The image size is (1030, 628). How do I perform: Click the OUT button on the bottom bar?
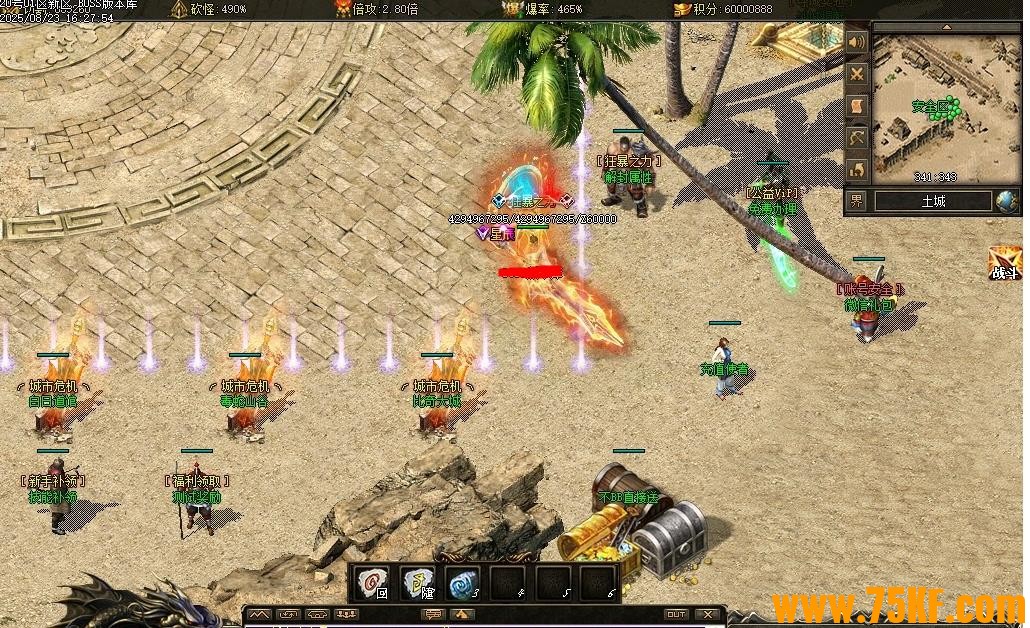tap(677, 614)
